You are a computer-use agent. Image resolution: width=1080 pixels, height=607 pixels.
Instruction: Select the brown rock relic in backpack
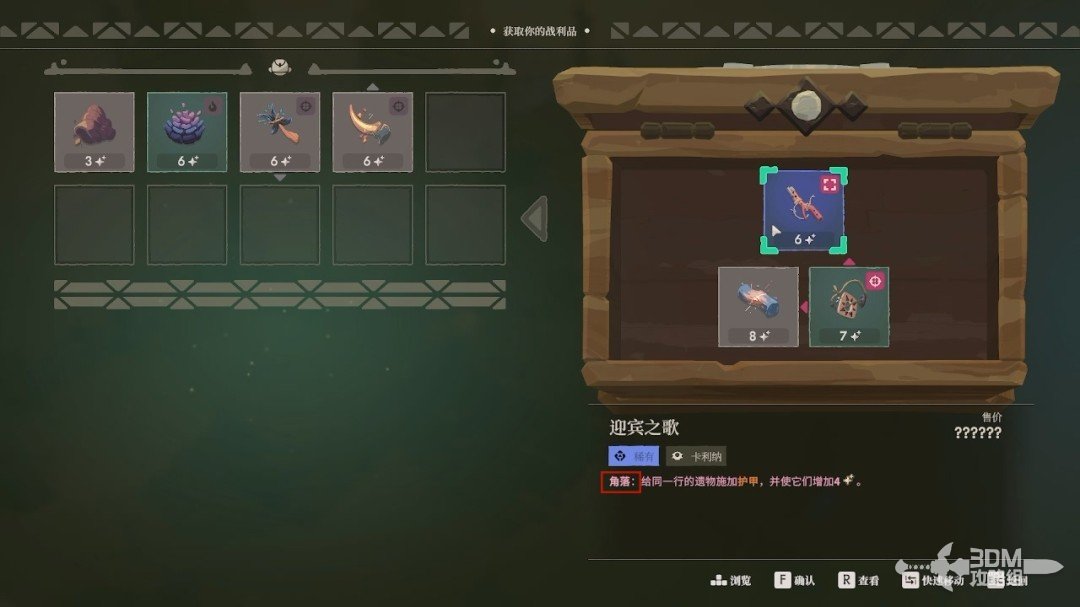94,132
